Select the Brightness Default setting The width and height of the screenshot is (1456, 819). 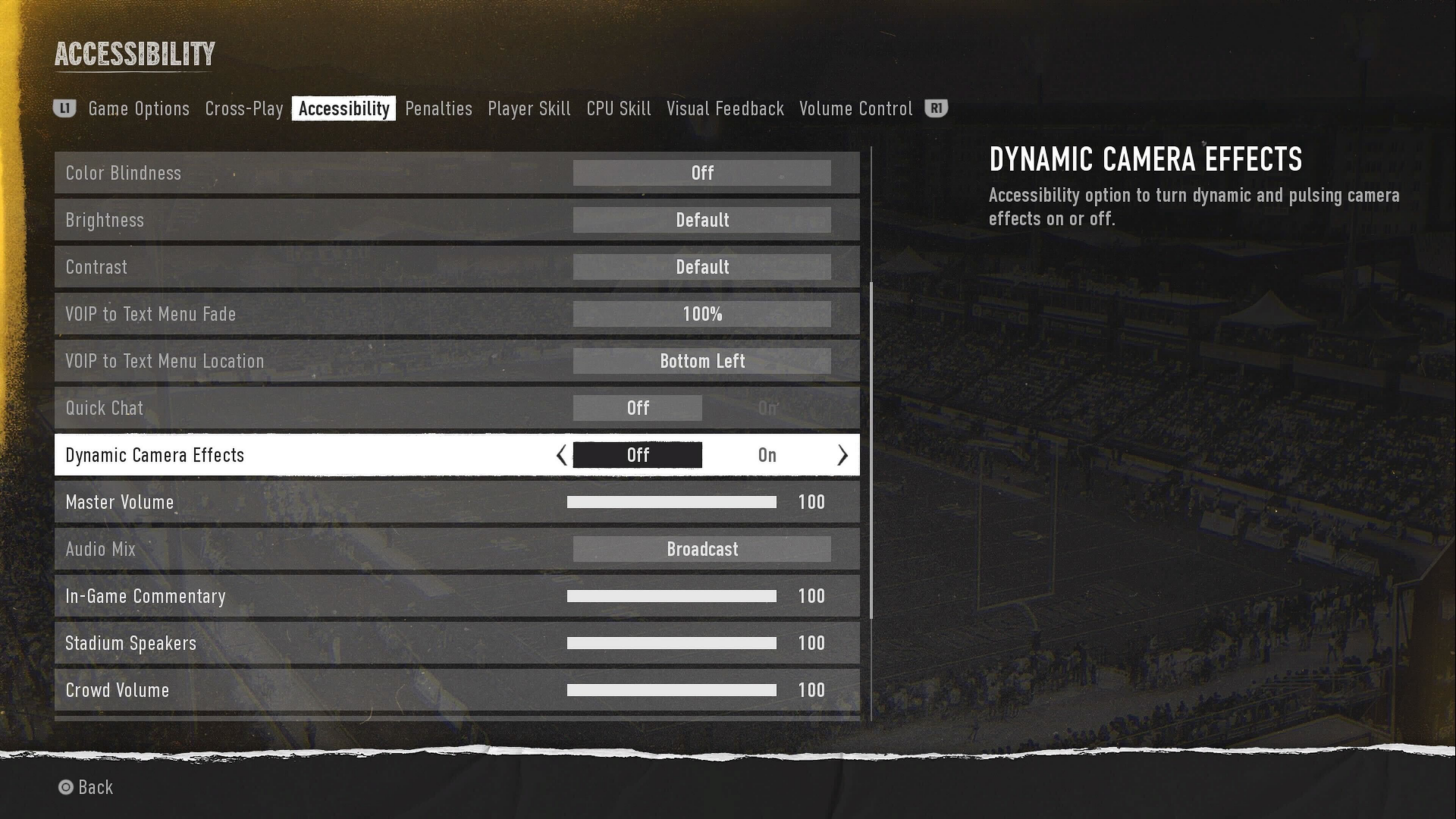(702, 220)
